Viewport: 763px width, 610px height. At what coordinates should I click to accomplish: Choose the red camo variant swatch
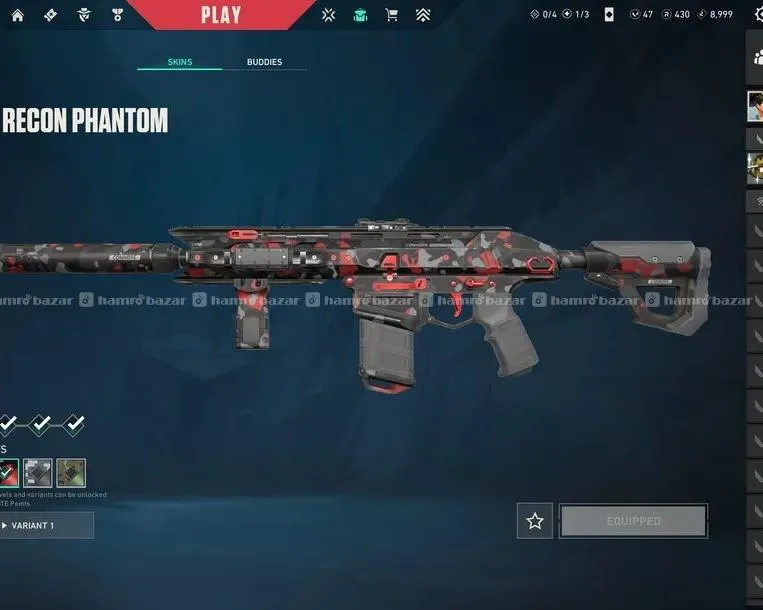pyautogui.click(x=8, y=473)
